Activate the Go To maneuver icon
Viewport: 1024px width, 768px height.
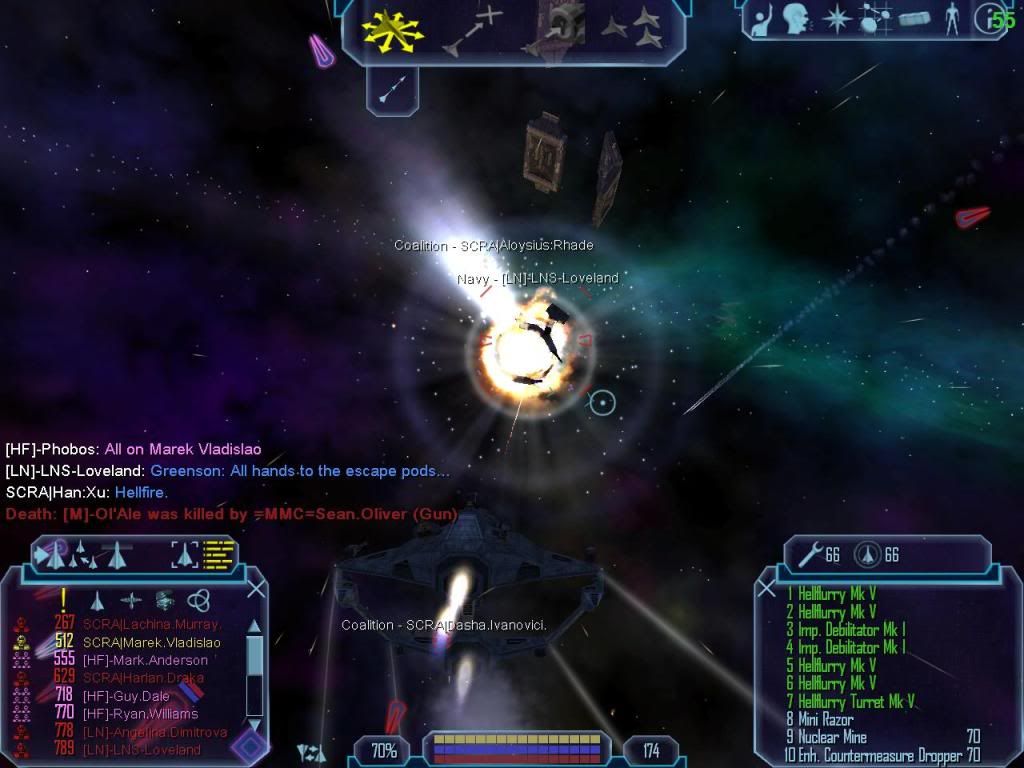pos(473,31)
